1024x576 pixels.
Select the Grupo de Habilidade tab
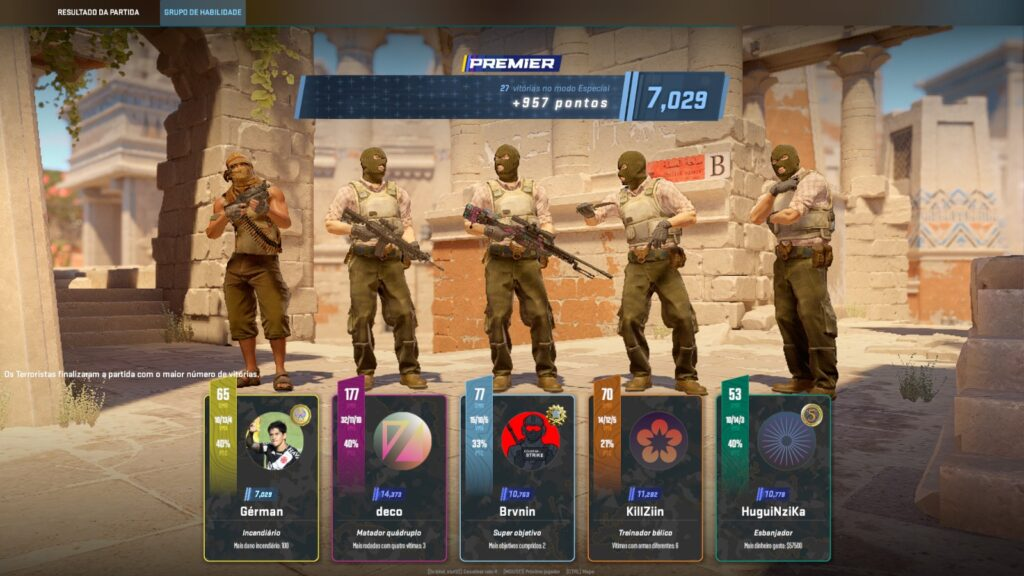coord(202,13)
